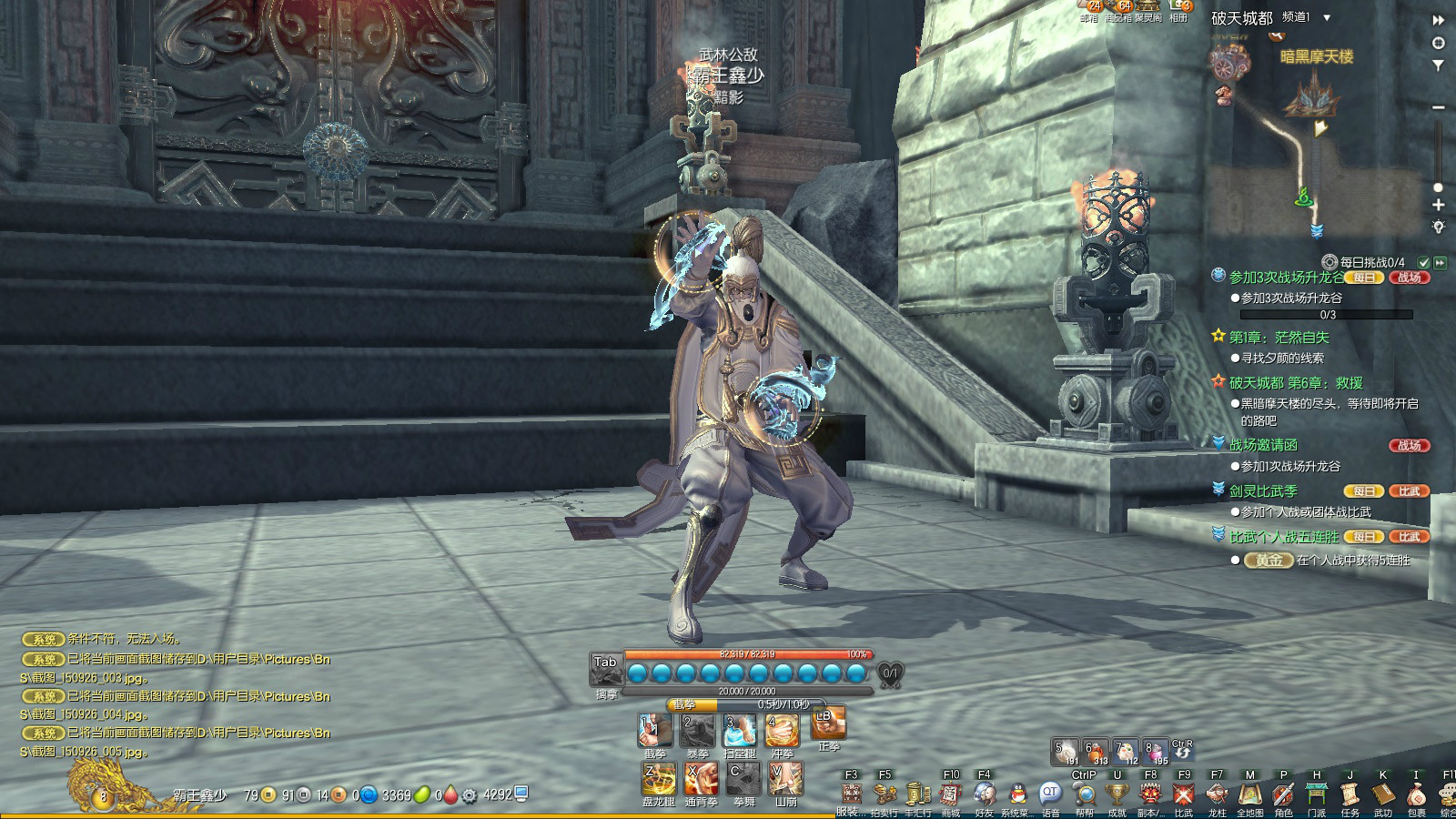This screenshot has width=1456, height=819.
Task: Show the 全地图 world map
Action: point(1250,794)
